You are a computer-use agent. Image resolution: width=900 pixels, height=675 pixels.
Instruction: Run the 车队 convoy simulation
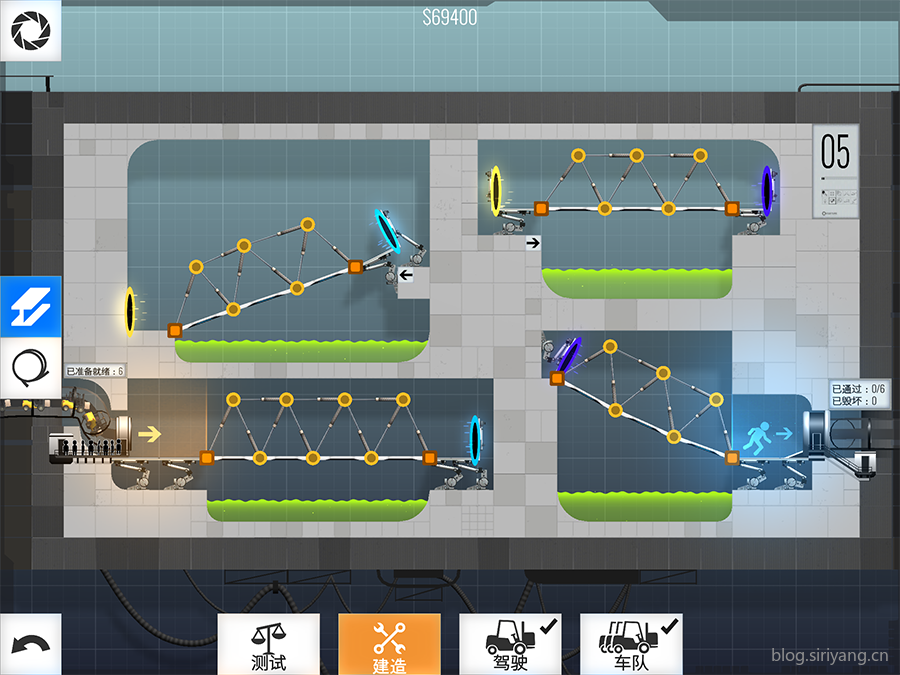631,644
